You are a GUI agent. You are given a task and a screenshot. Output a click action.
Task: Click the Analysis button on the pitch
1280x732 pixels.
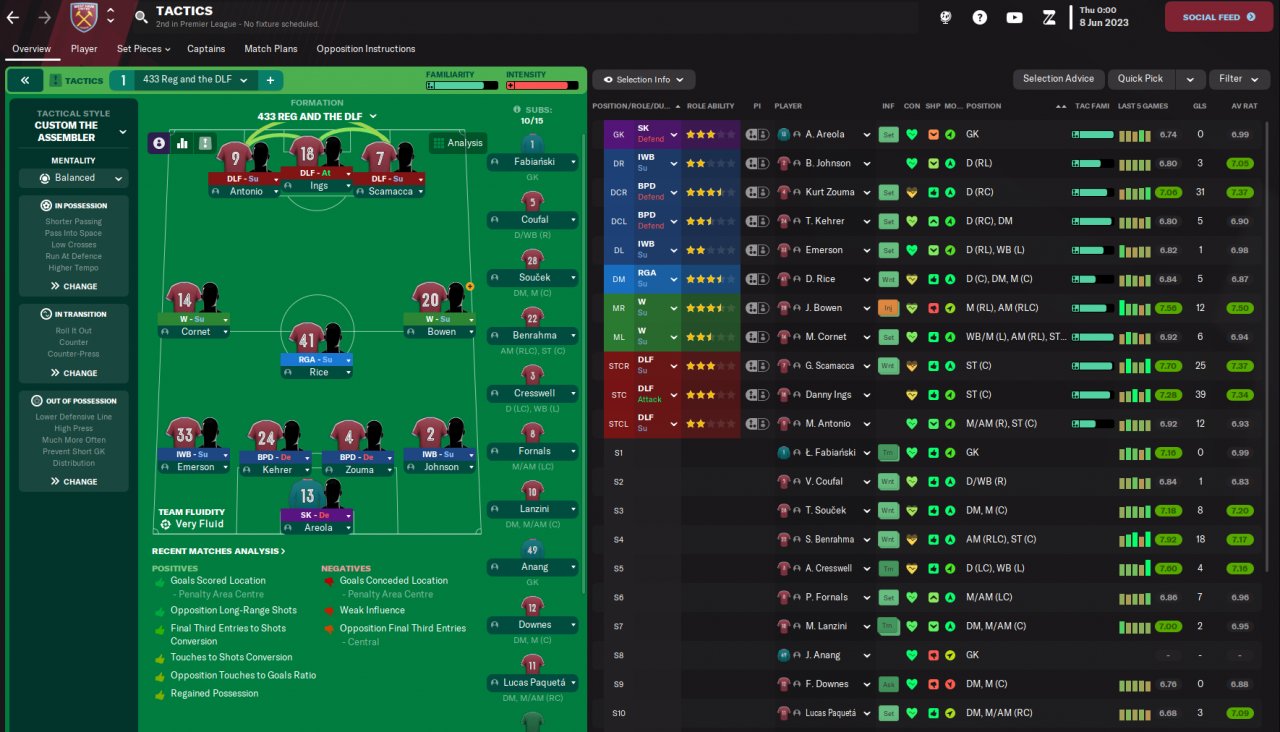coord(457,143)
